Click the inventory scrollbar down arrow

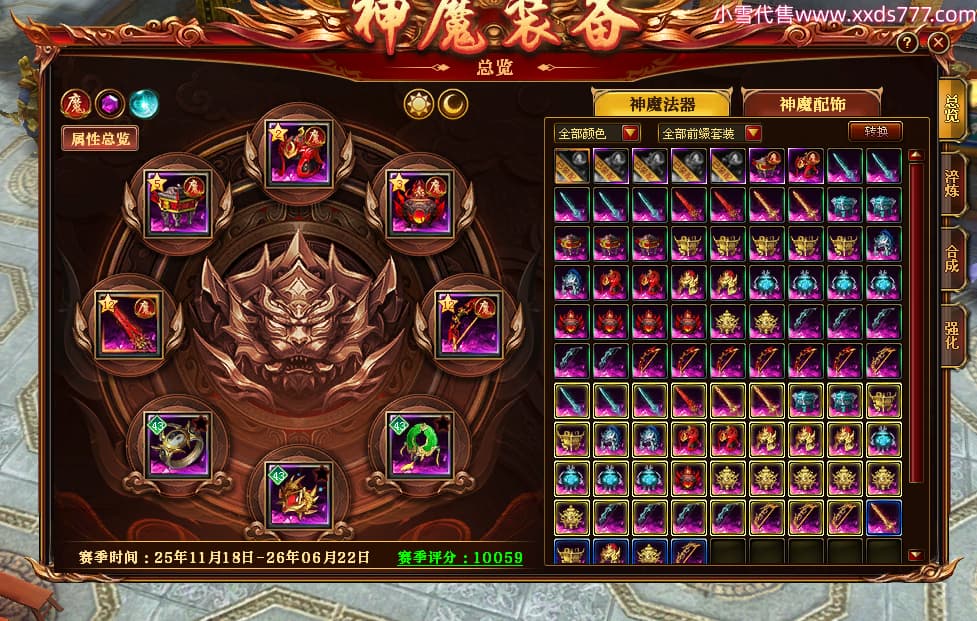tap(915, 554)
